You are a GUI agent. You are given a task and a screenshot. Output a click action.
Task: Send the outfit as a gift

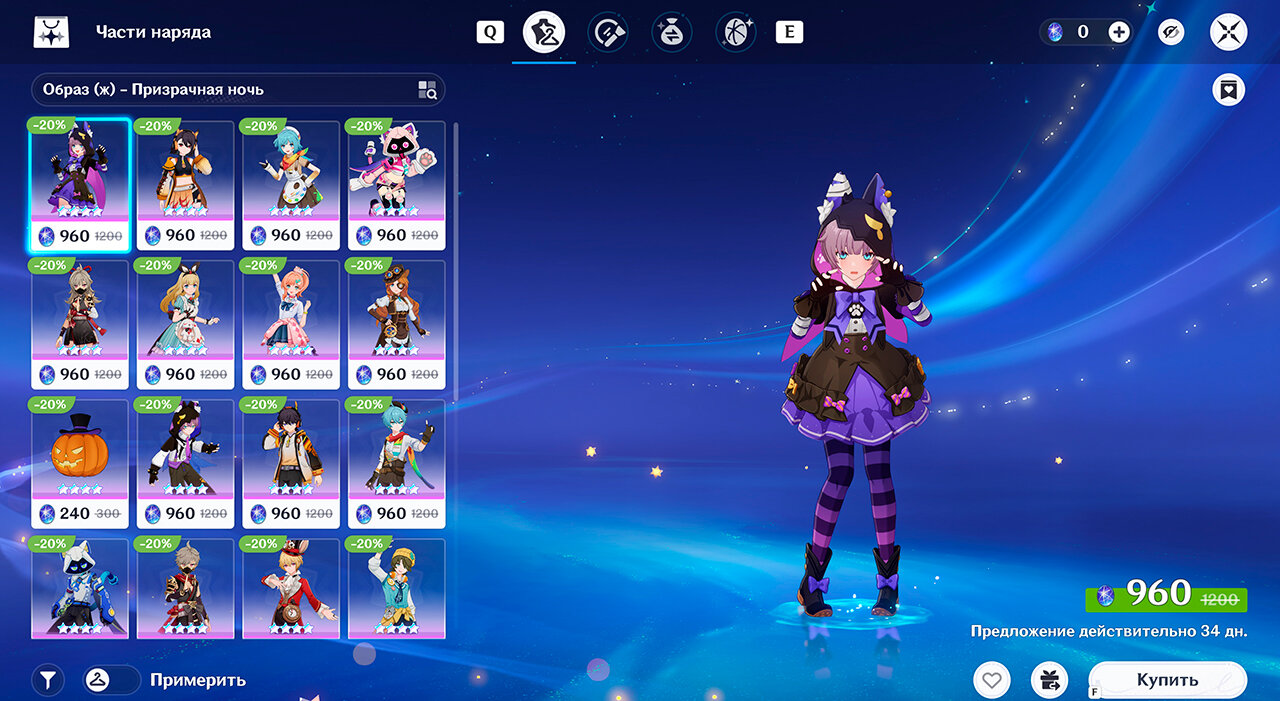tap(1048, 681)
